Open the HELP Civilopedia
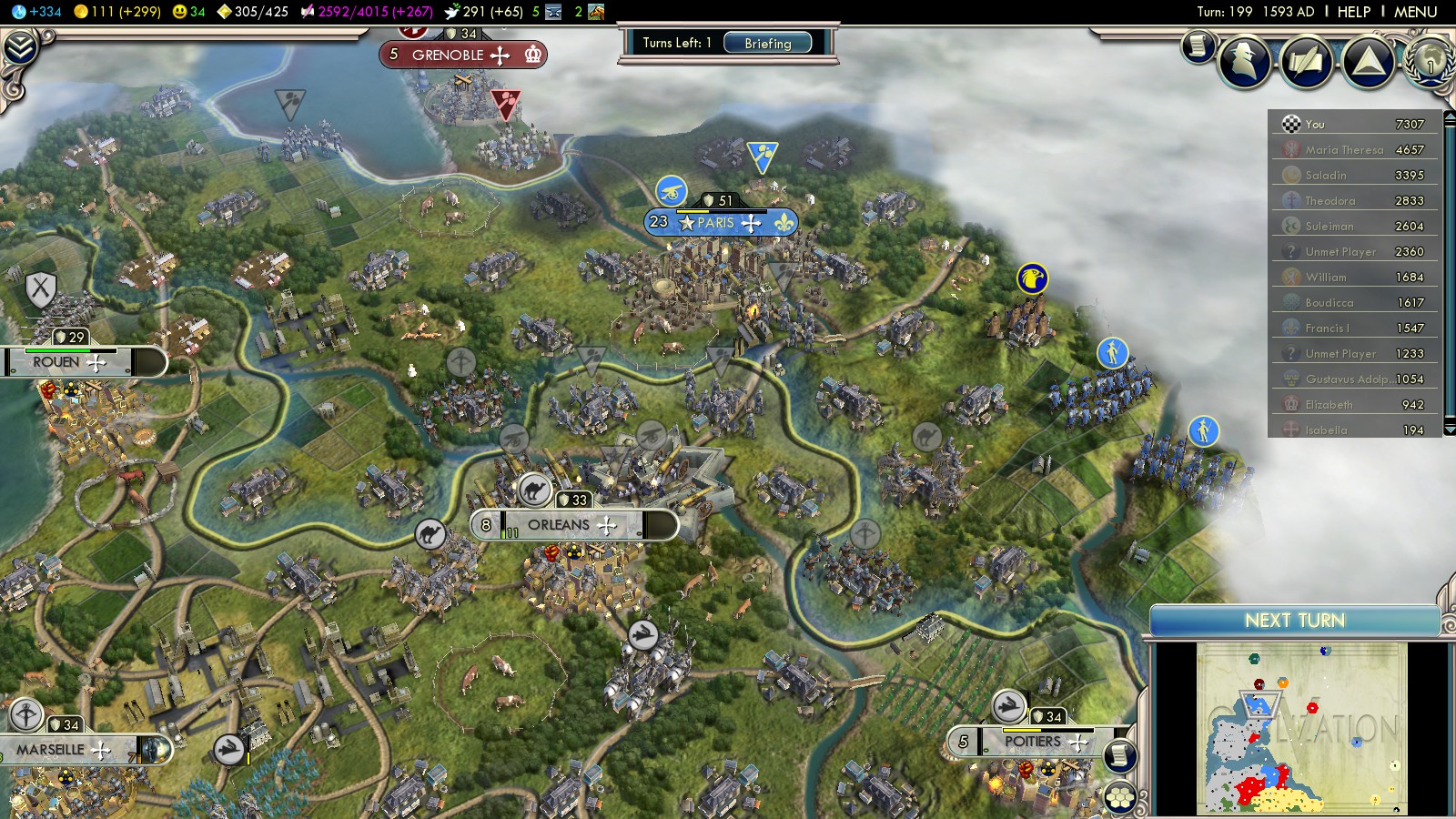 (x=1353, y=12)
